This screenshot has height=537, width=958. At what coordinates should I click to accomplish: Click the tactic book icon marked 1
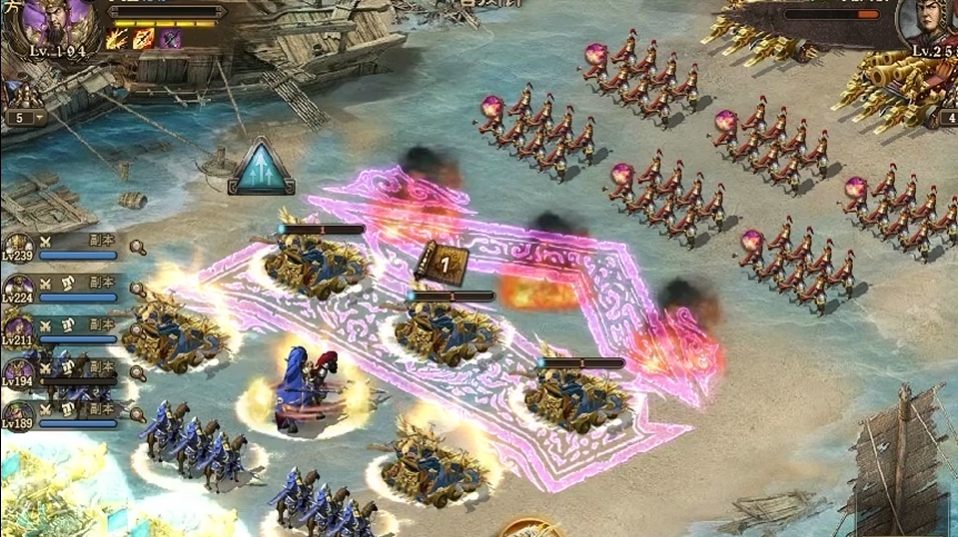pos(442,264)
